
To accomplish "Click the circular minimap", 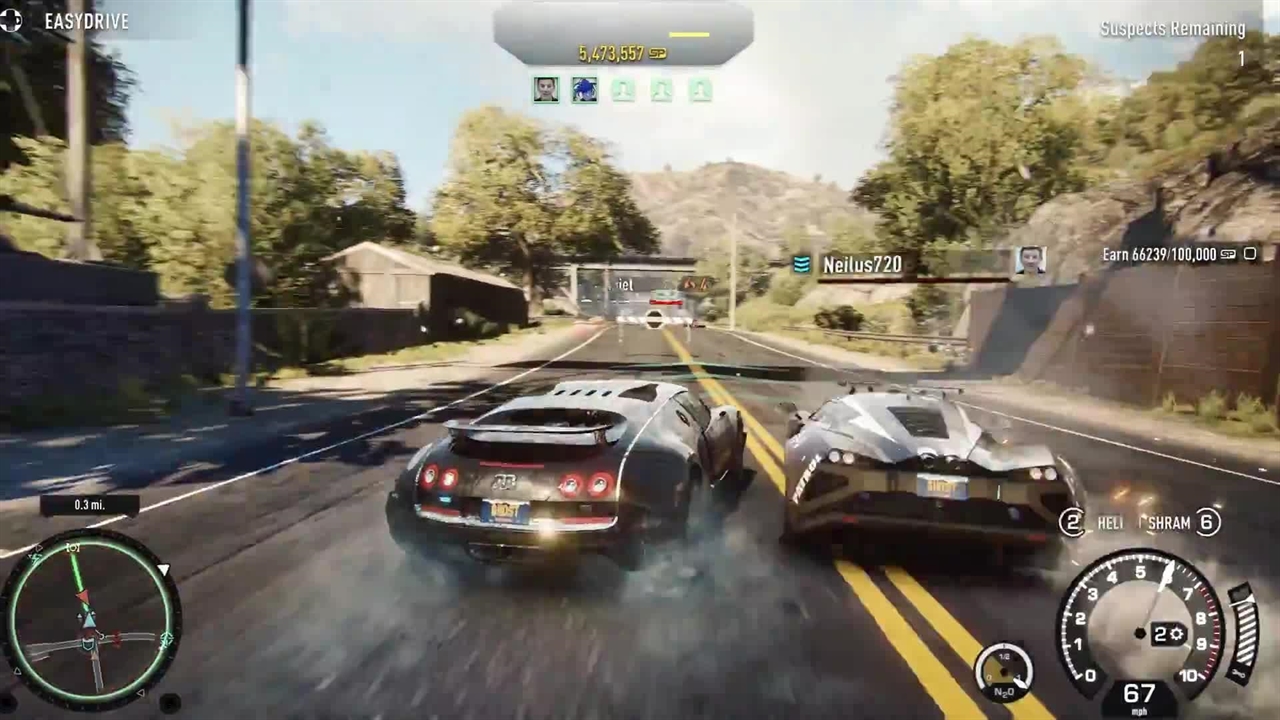I will [90, 620].
